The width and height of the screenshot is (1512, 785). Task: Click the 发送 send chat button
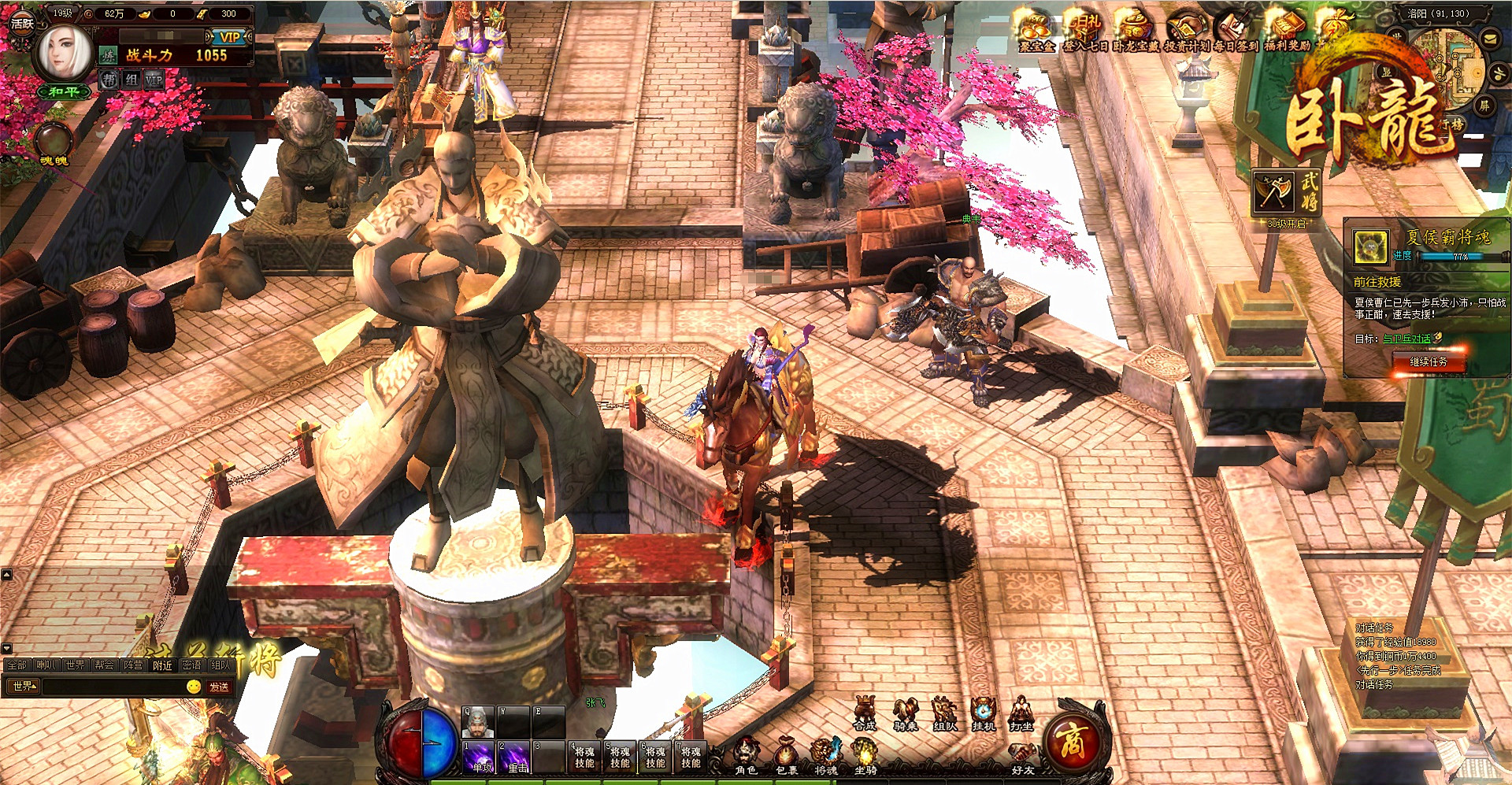point(219,687)
